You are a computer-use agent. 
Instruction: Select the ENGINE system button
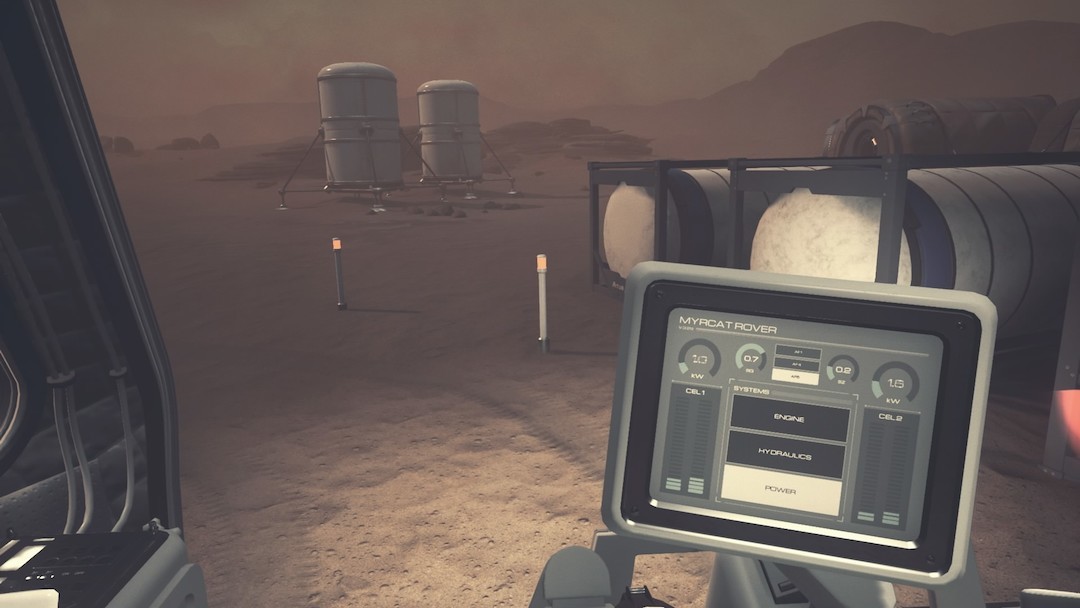coord(790,416)
